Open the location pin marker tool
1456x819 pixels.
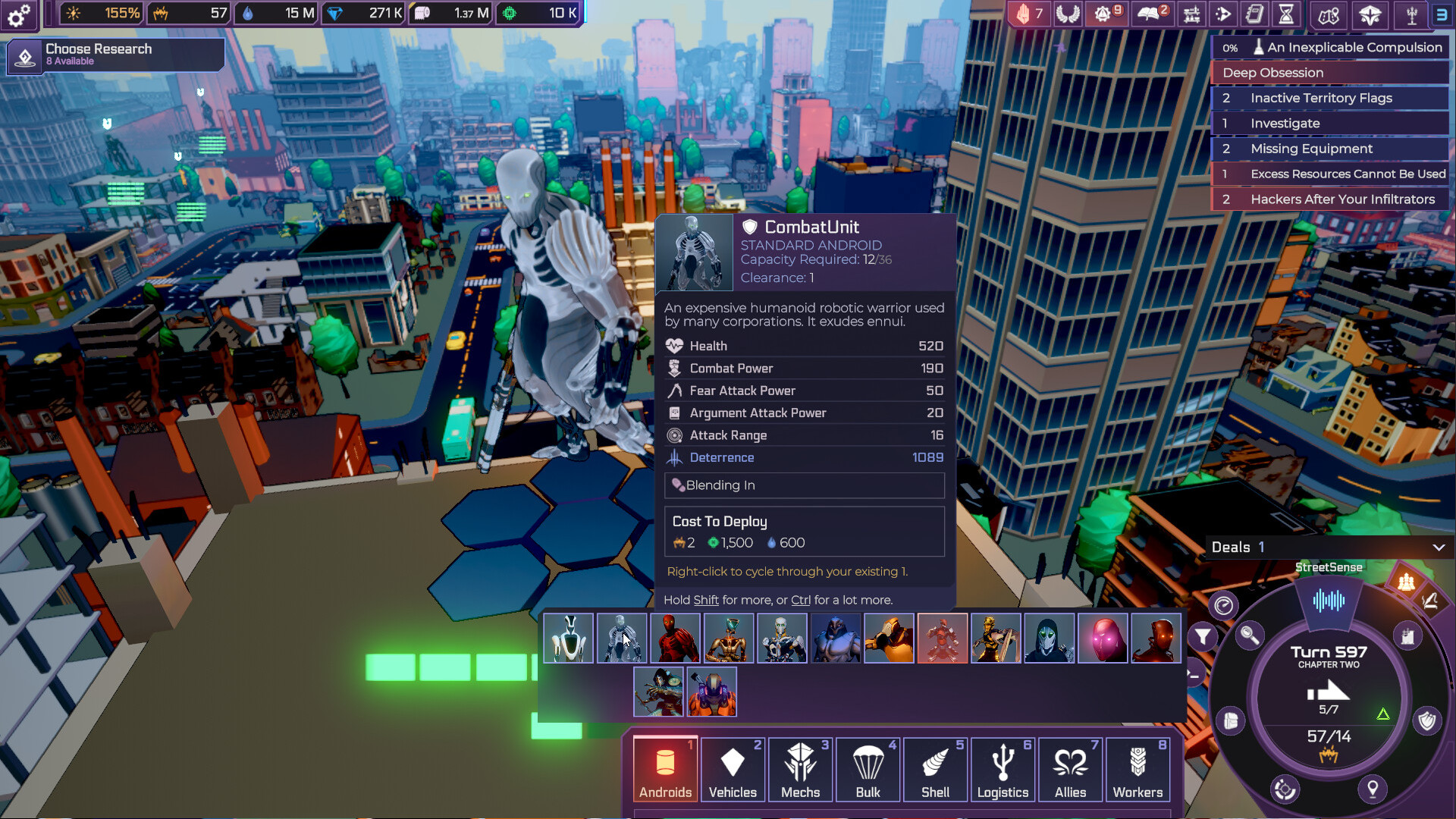coord(1372,789)
